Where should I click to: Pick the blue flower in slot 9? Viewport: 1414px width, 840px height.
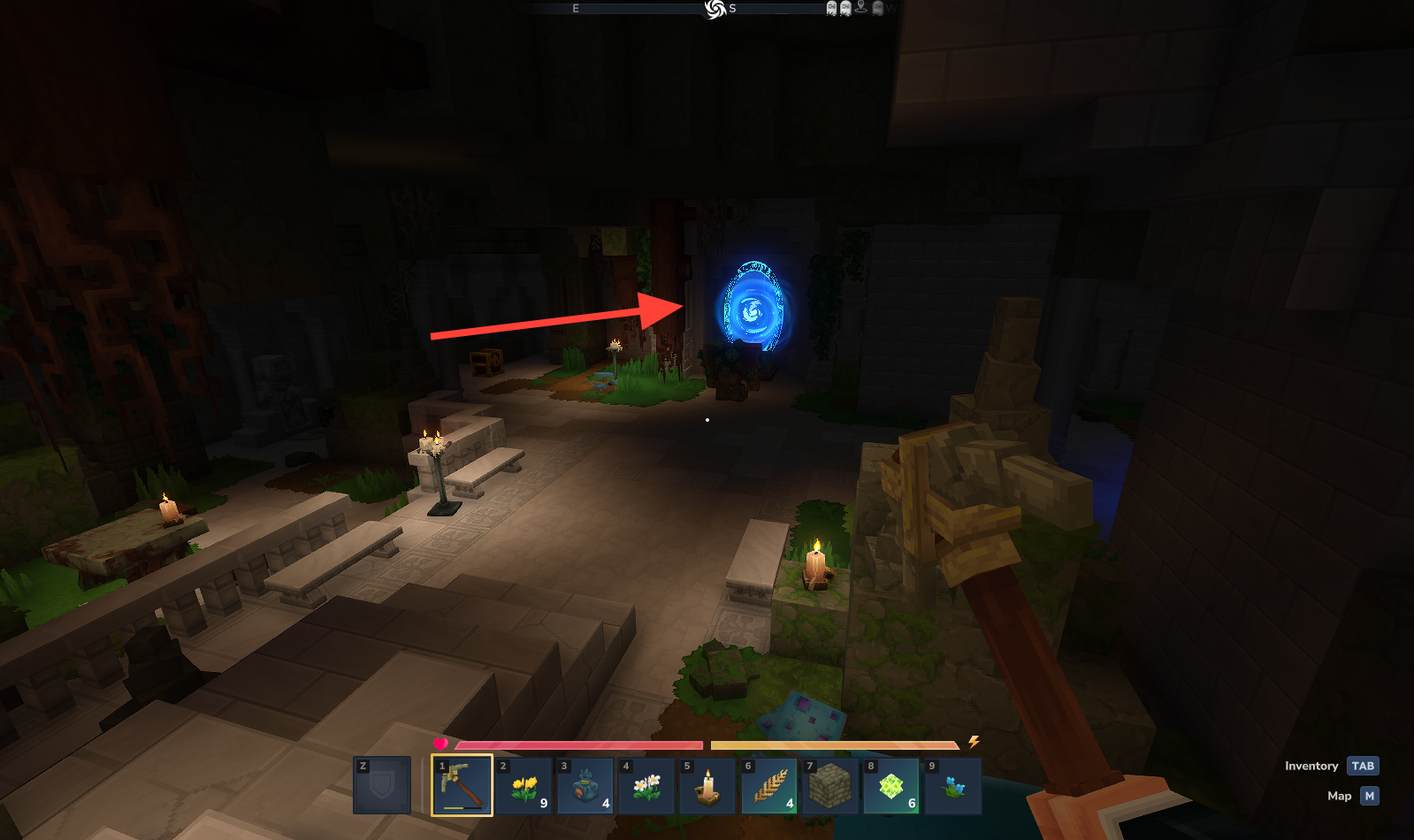coord(952,785)
